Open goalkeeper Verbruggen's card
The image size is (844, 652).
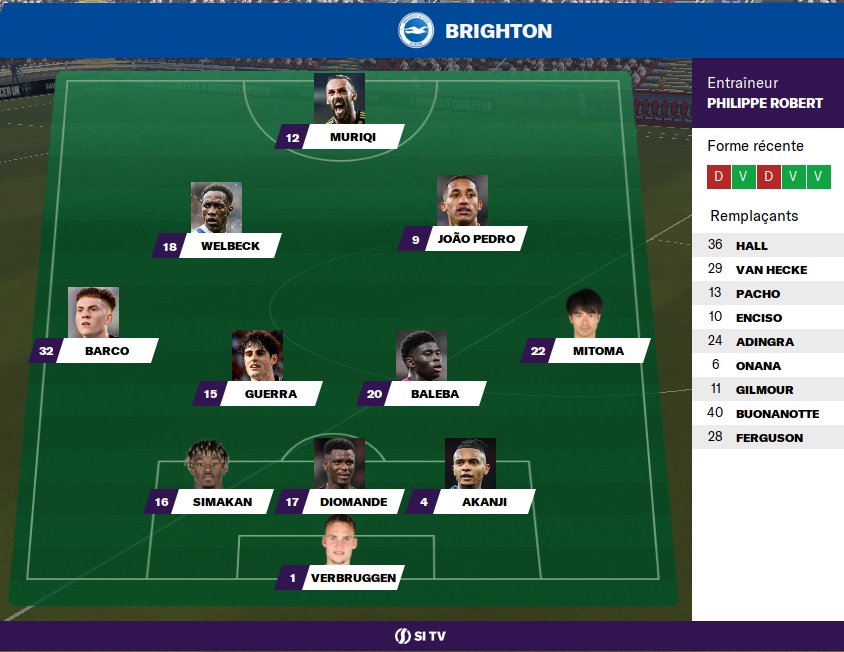tap(352, 578)
